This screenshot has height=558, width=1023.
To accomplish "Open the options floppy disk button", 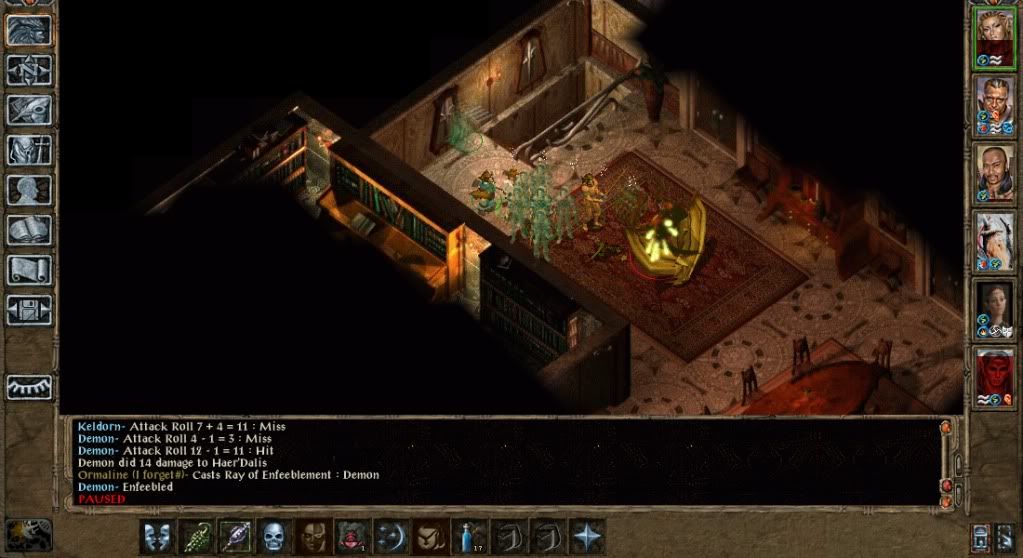I will click(30, 309).
